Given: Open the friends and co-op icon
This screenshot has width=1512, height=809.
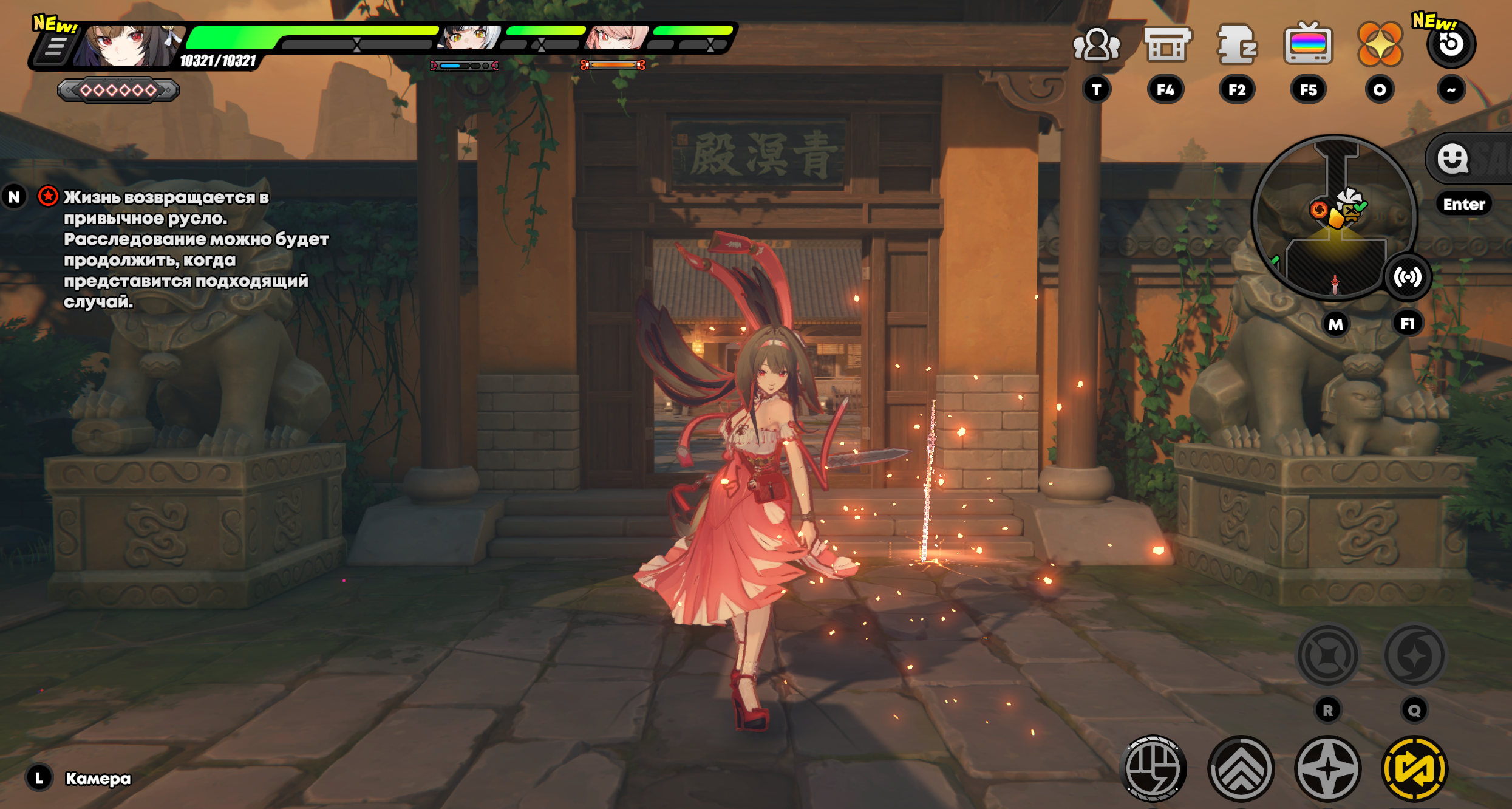Looking at the screenshot, I should tap(1096, 44).
